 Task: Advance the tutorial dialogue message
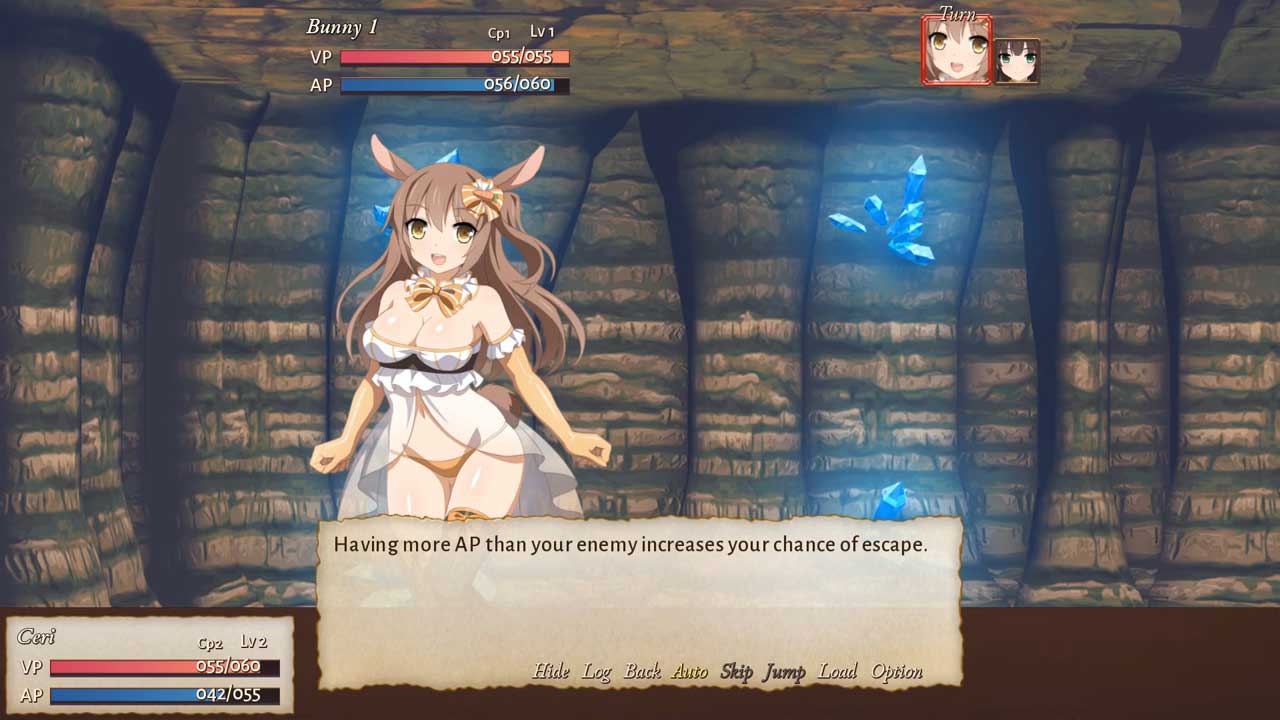(638, 590)
